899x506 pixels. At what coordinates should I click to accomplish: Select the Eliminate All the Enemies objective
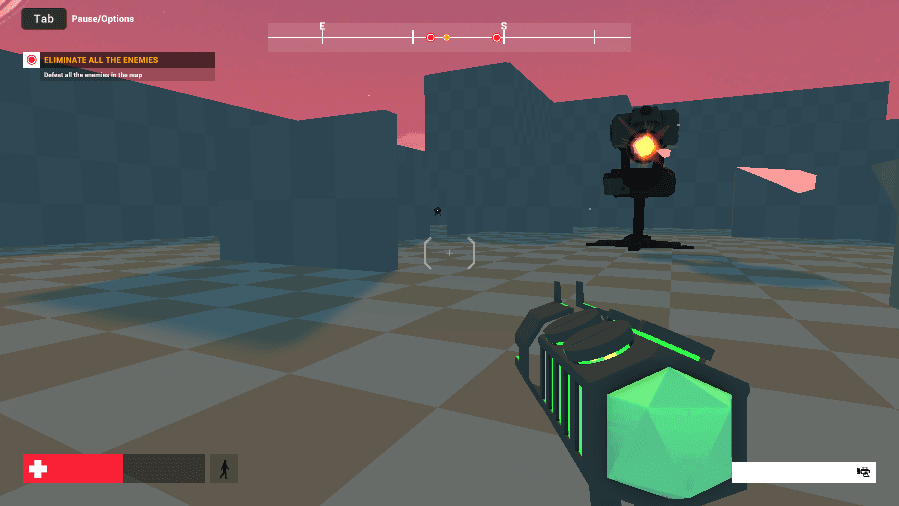[100, 60]
